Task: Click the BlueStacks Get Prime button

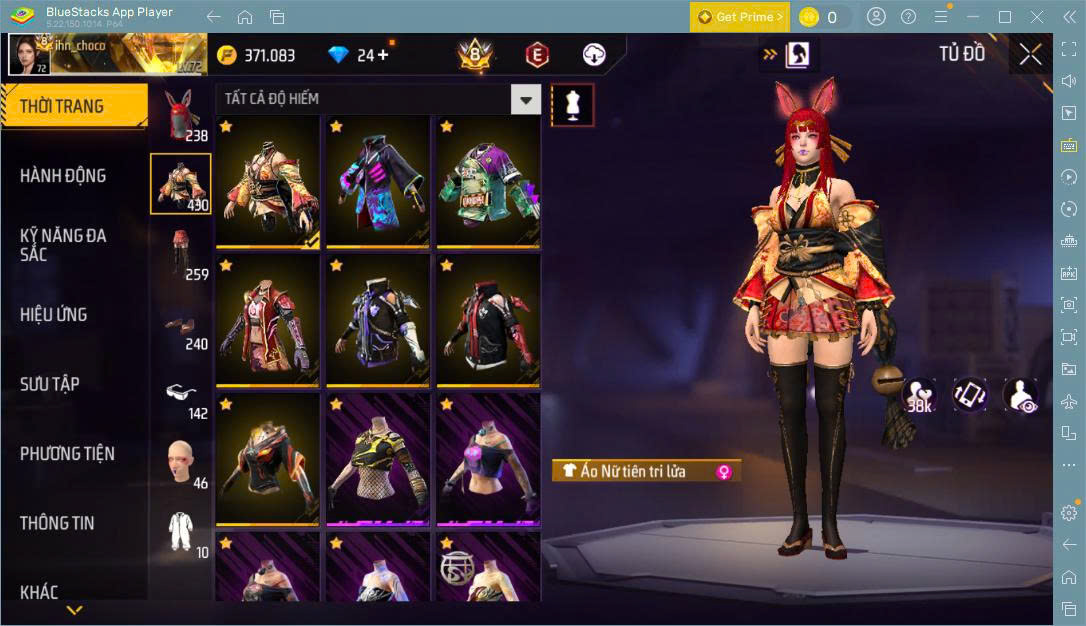Action: point(740,17)
